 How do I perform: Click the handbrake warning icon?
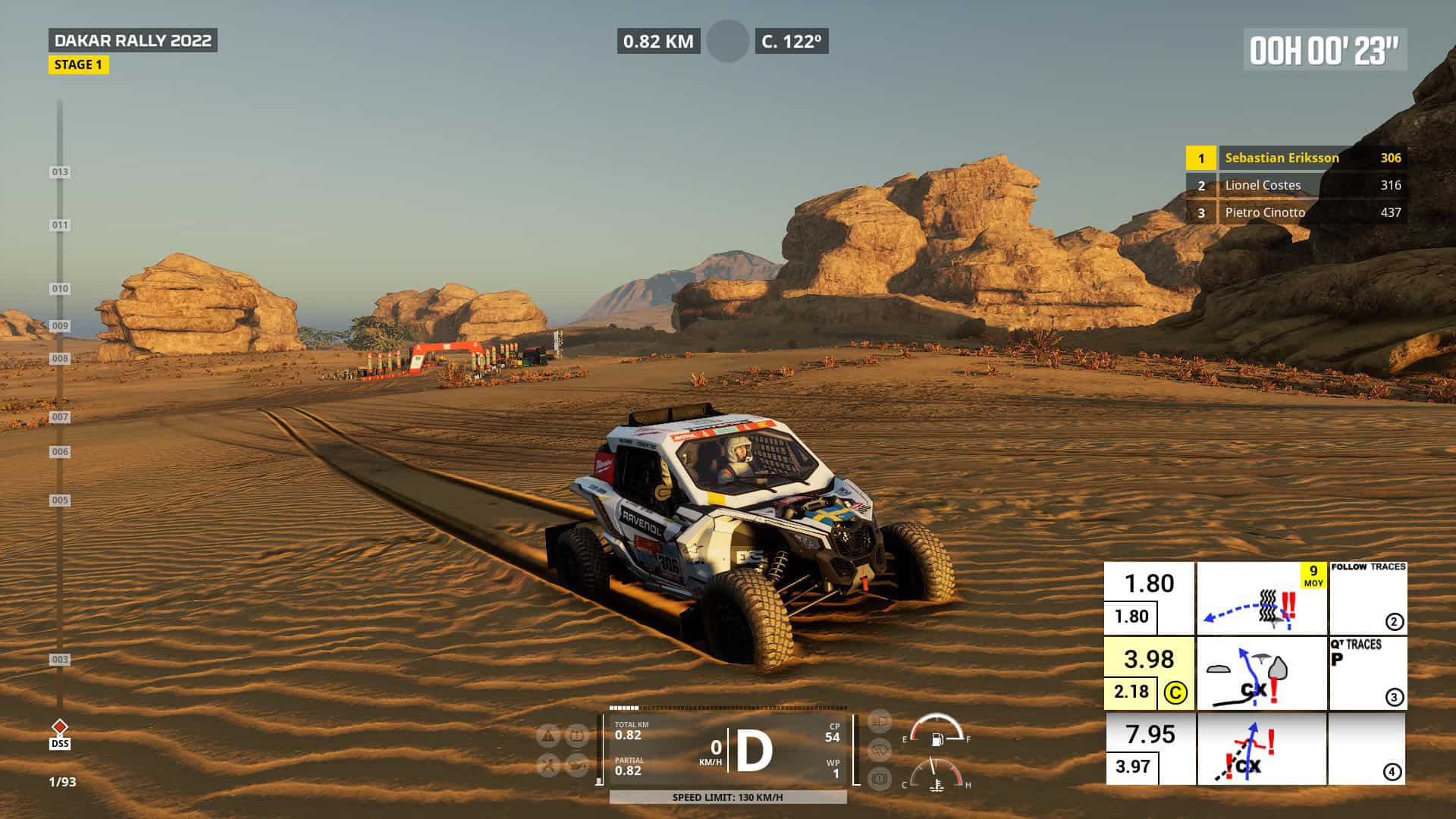tap(878, 780)
